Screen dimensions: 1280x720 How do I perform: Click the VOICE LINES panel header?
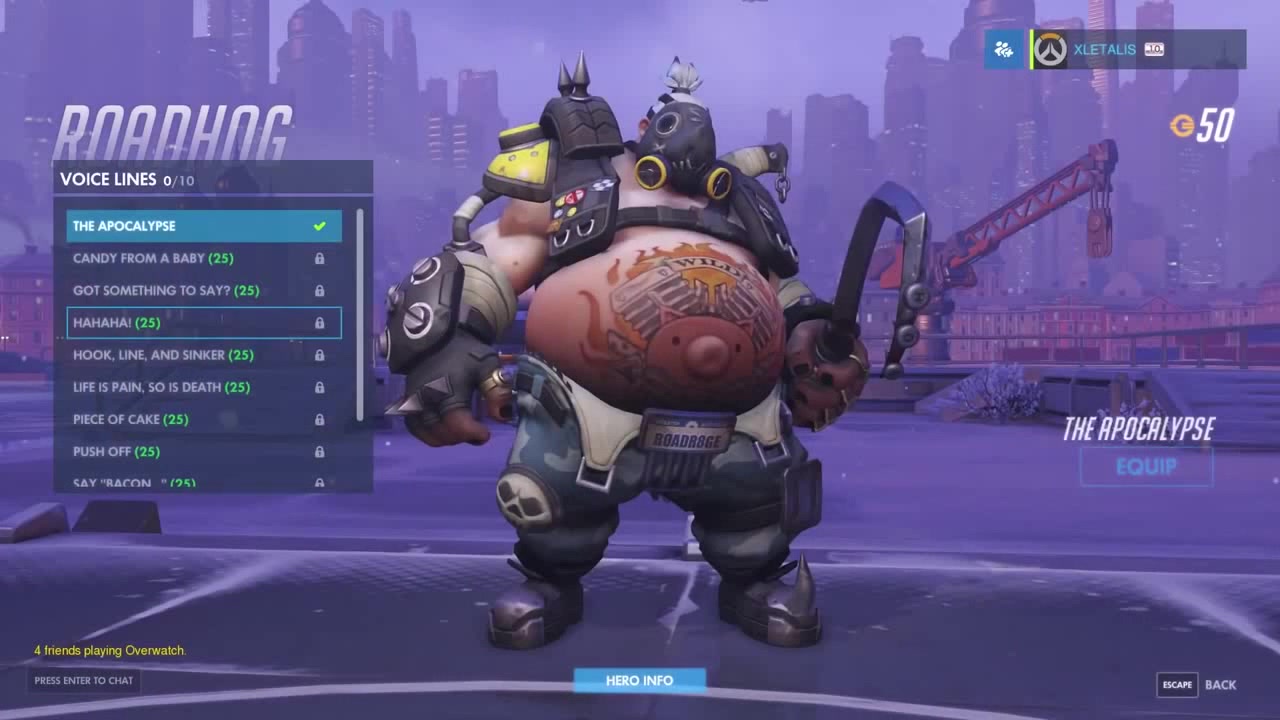click(x=110, y=180)
